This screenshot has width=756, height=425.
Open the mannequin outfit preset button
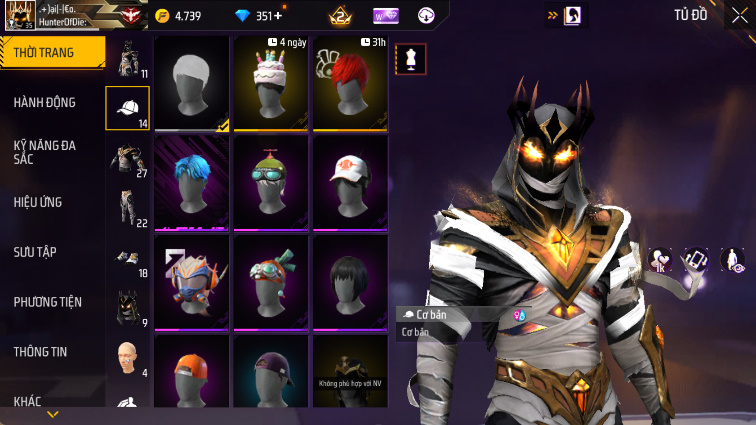coord(411,58)
